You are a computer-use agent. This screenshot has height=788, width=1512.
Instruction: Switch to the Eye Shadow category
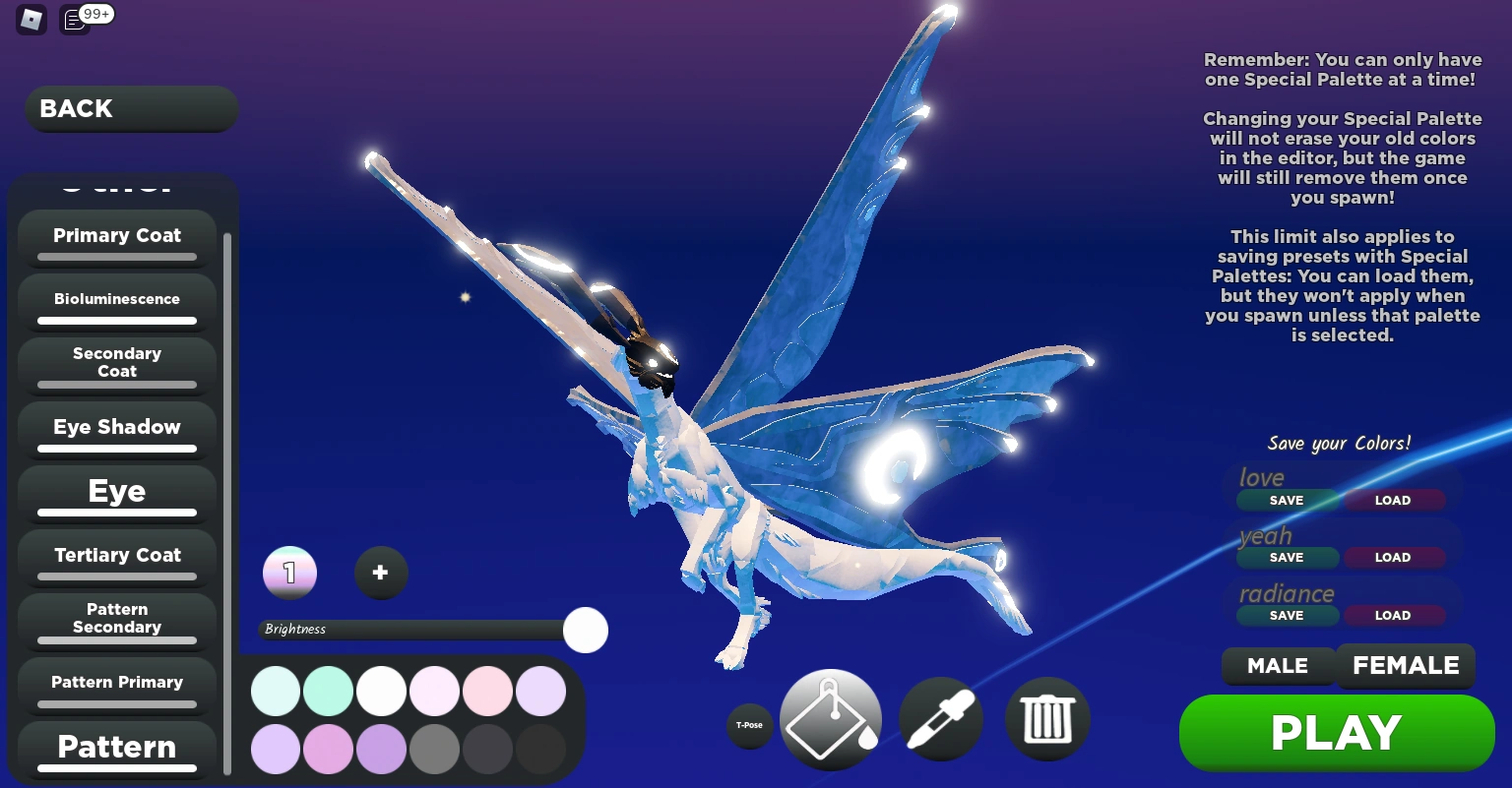pos(116,427)
